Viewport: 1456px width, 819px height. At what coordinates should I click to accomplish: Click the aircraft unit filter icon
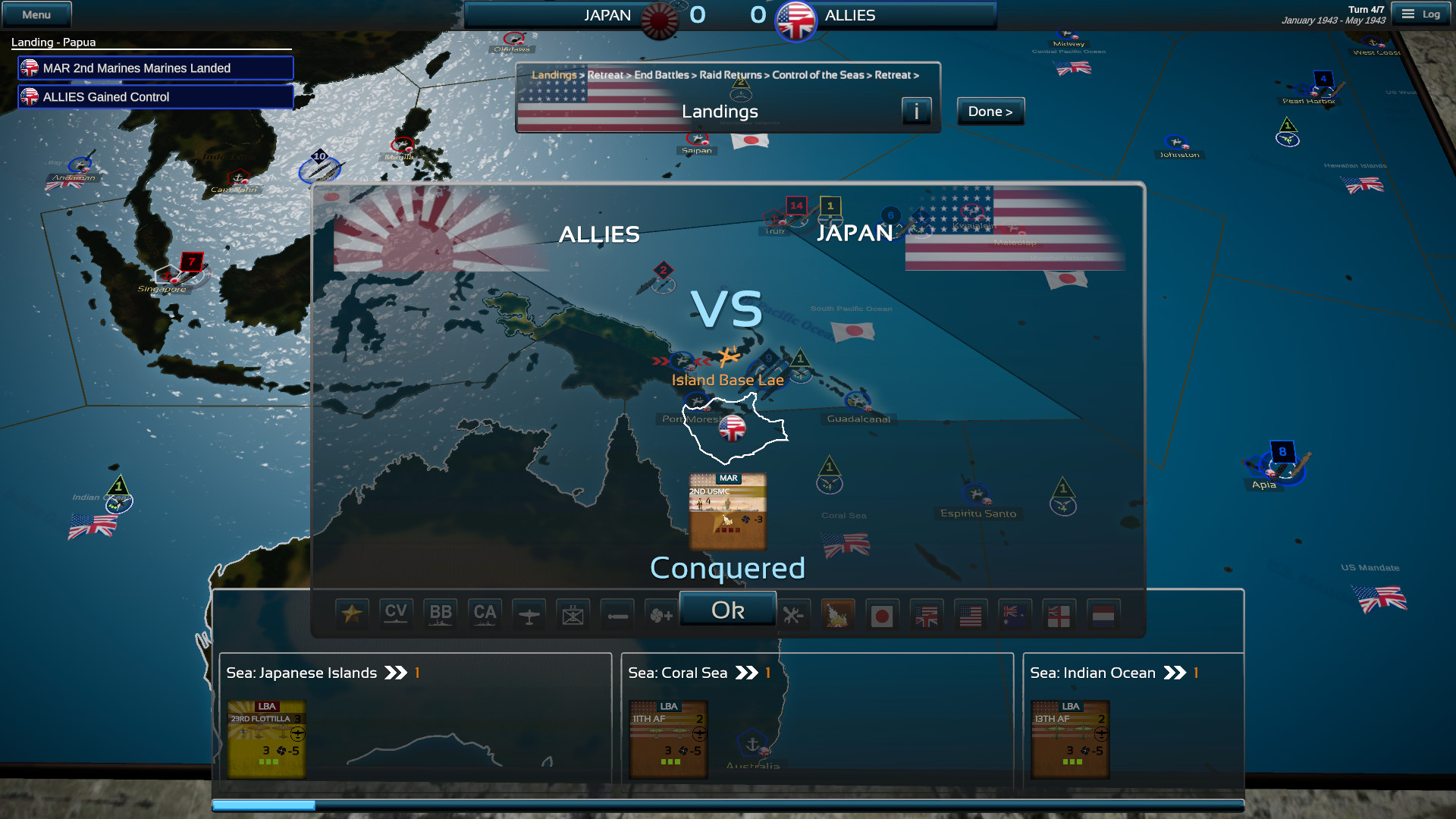pyautogui.click(x=529, y=613)
